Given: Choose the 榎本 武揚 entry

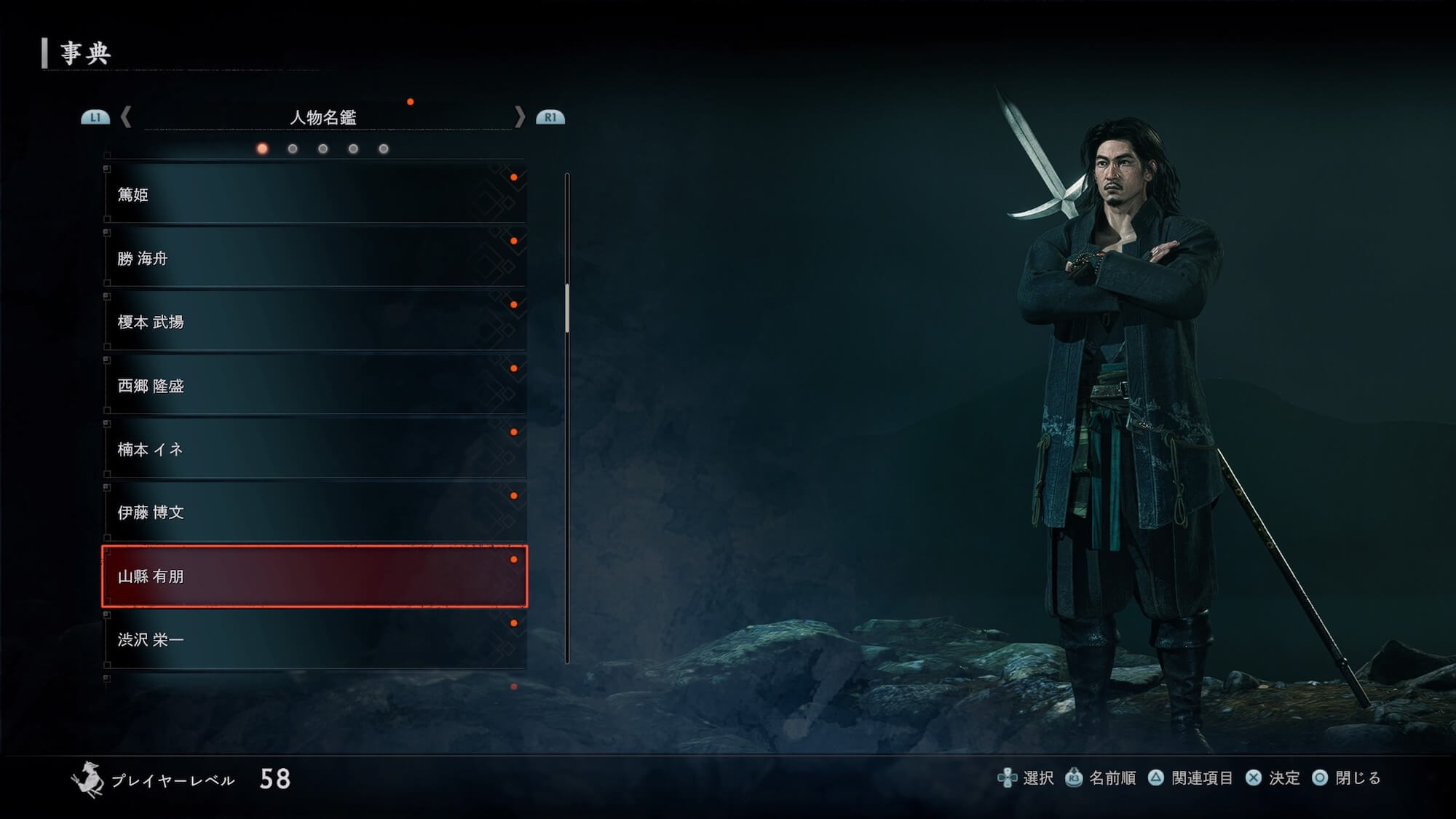Looking at the screenshot, I should pyautogui.click(x=314, y=322).
